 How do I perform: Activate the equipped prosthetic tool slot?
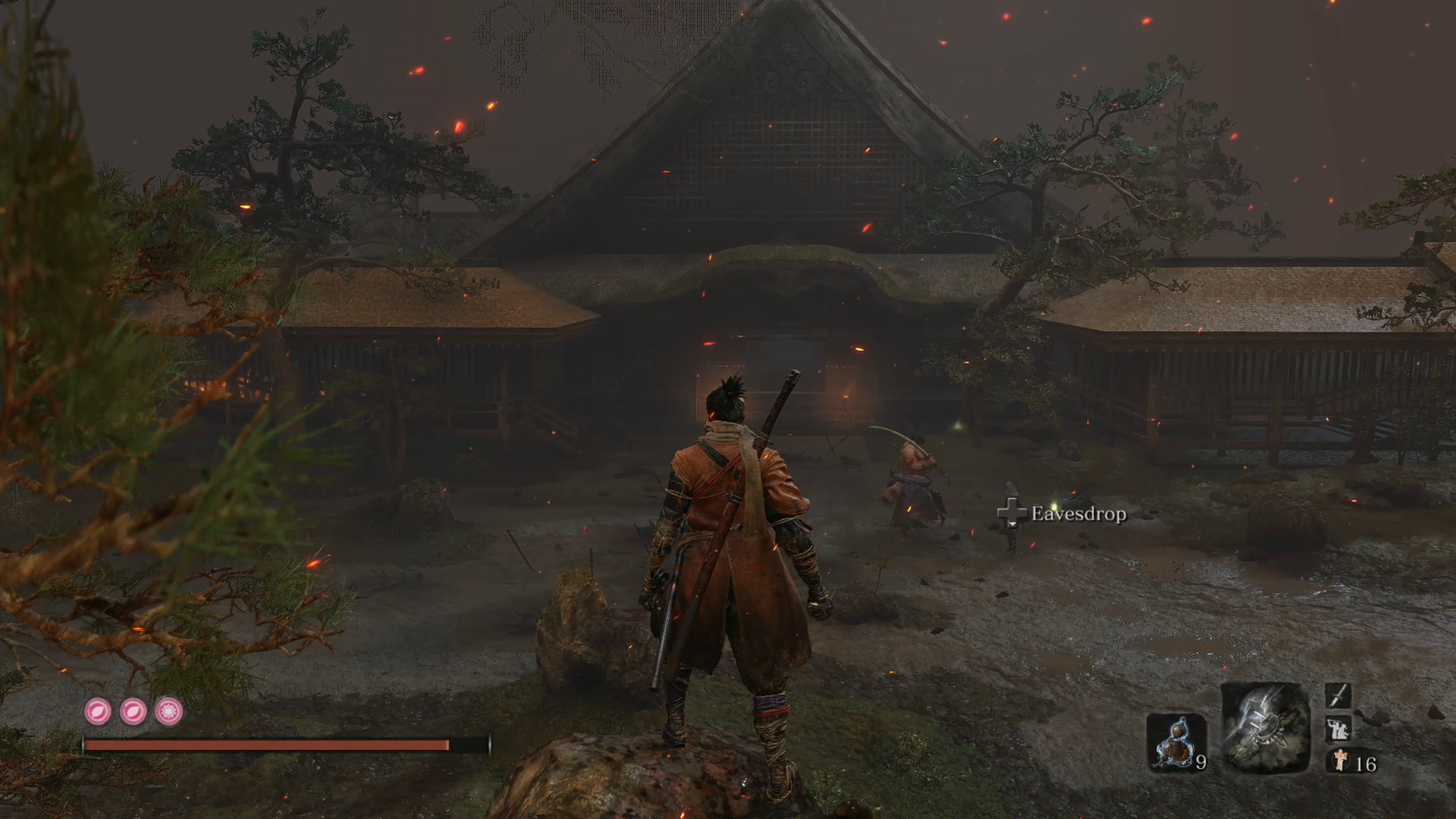pos(1265,726)
